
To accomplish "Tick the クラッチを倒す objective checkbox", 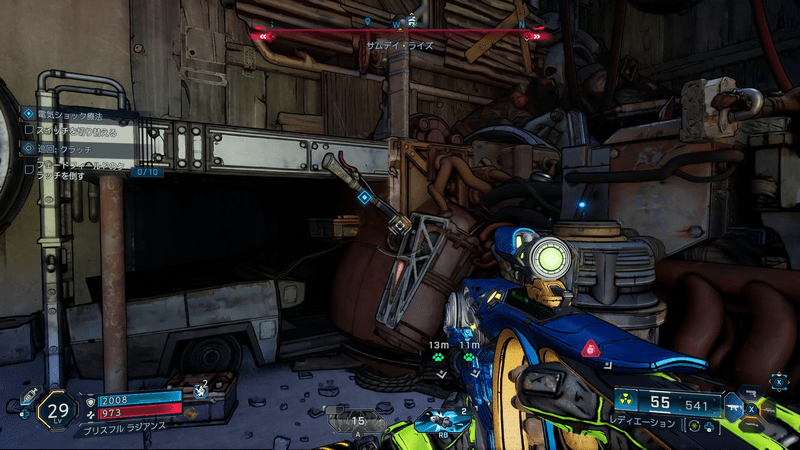I will point(29,170).
